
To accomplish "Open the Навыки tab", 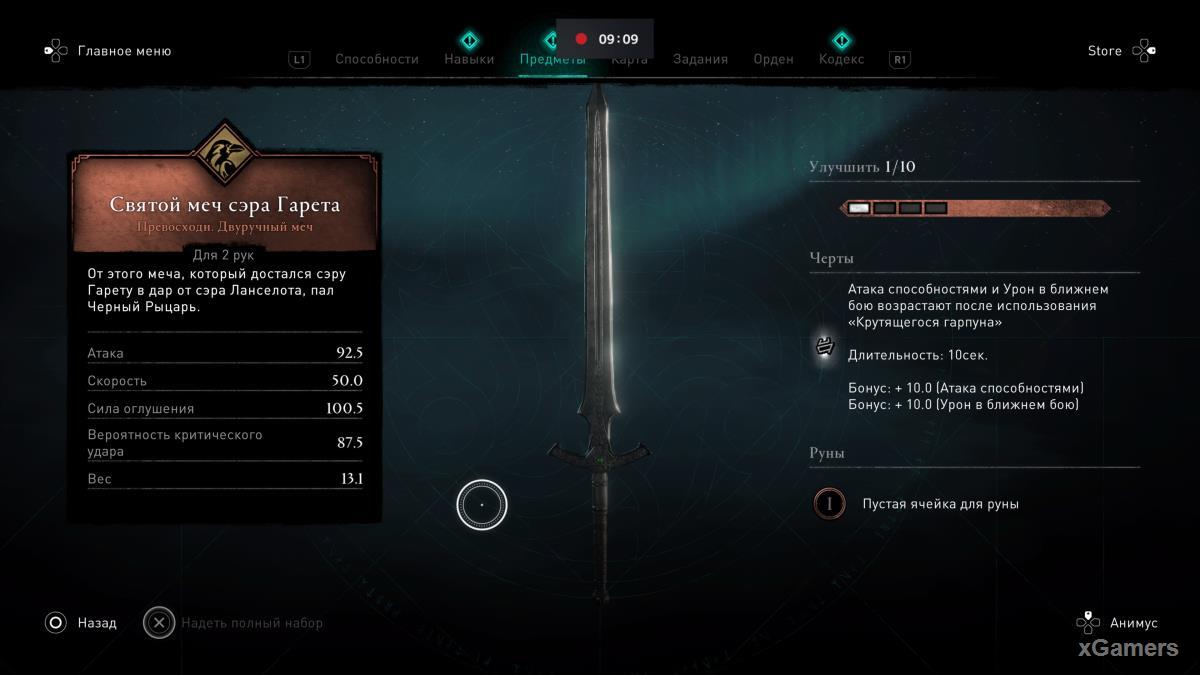I will 469,59.
